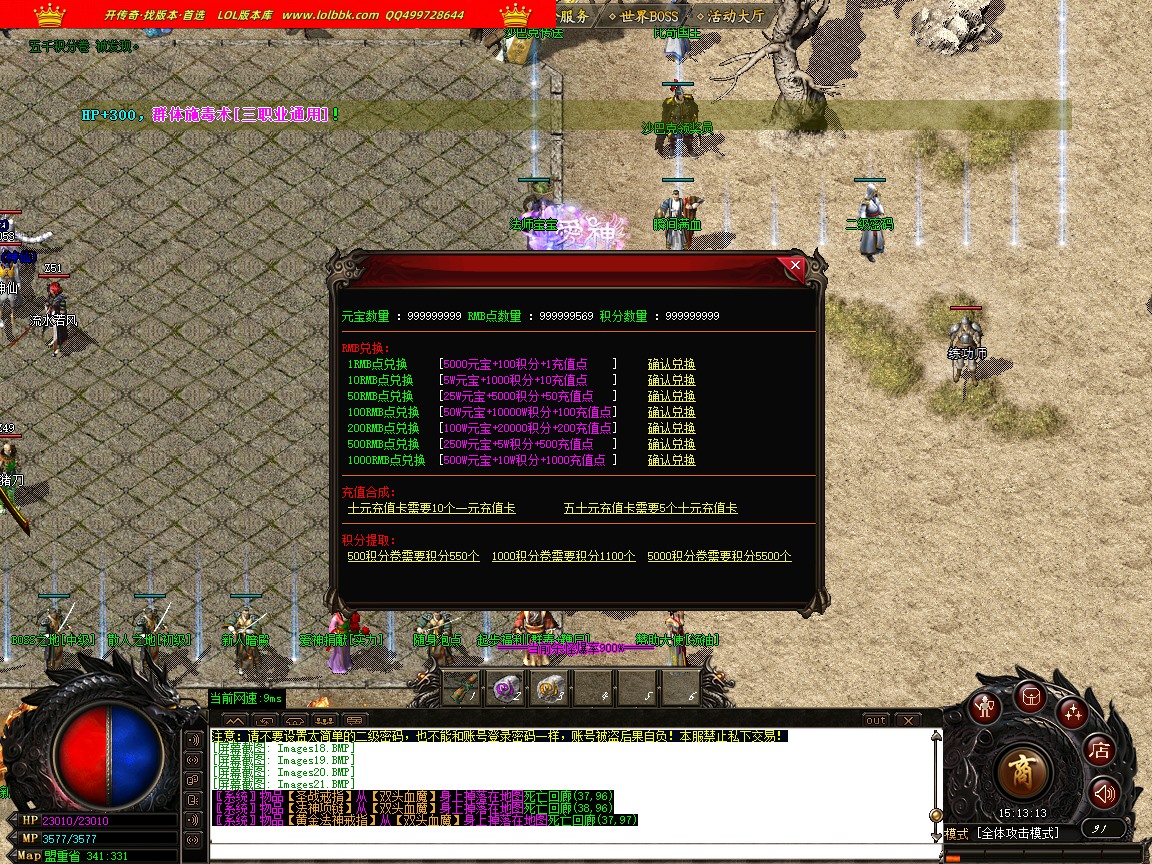Open the skills sparkle icon
This screenshot has width=1152, height=864.
(x=1074, y=712)
